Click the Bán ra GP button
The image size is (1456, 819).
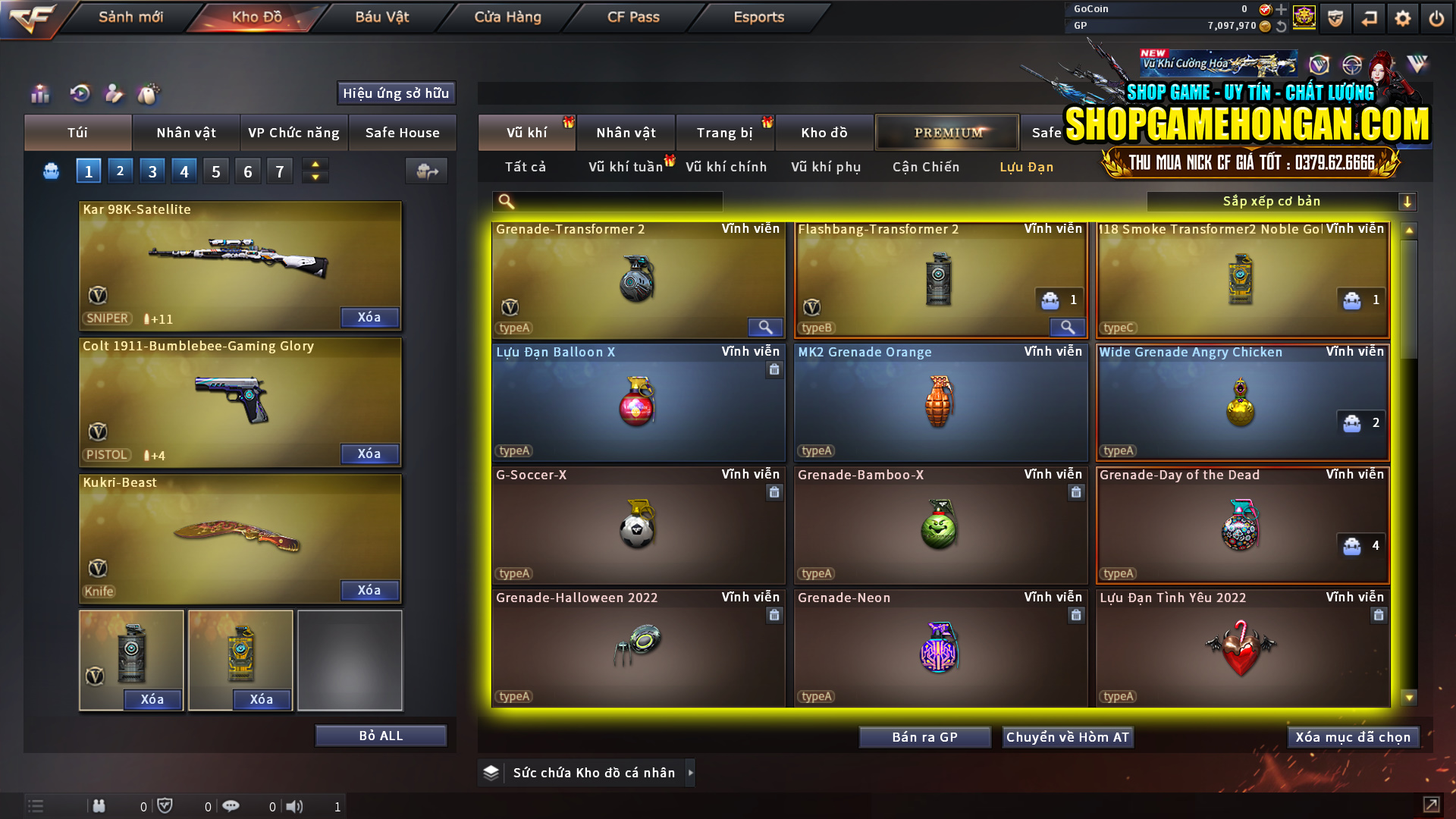[924, 736]
